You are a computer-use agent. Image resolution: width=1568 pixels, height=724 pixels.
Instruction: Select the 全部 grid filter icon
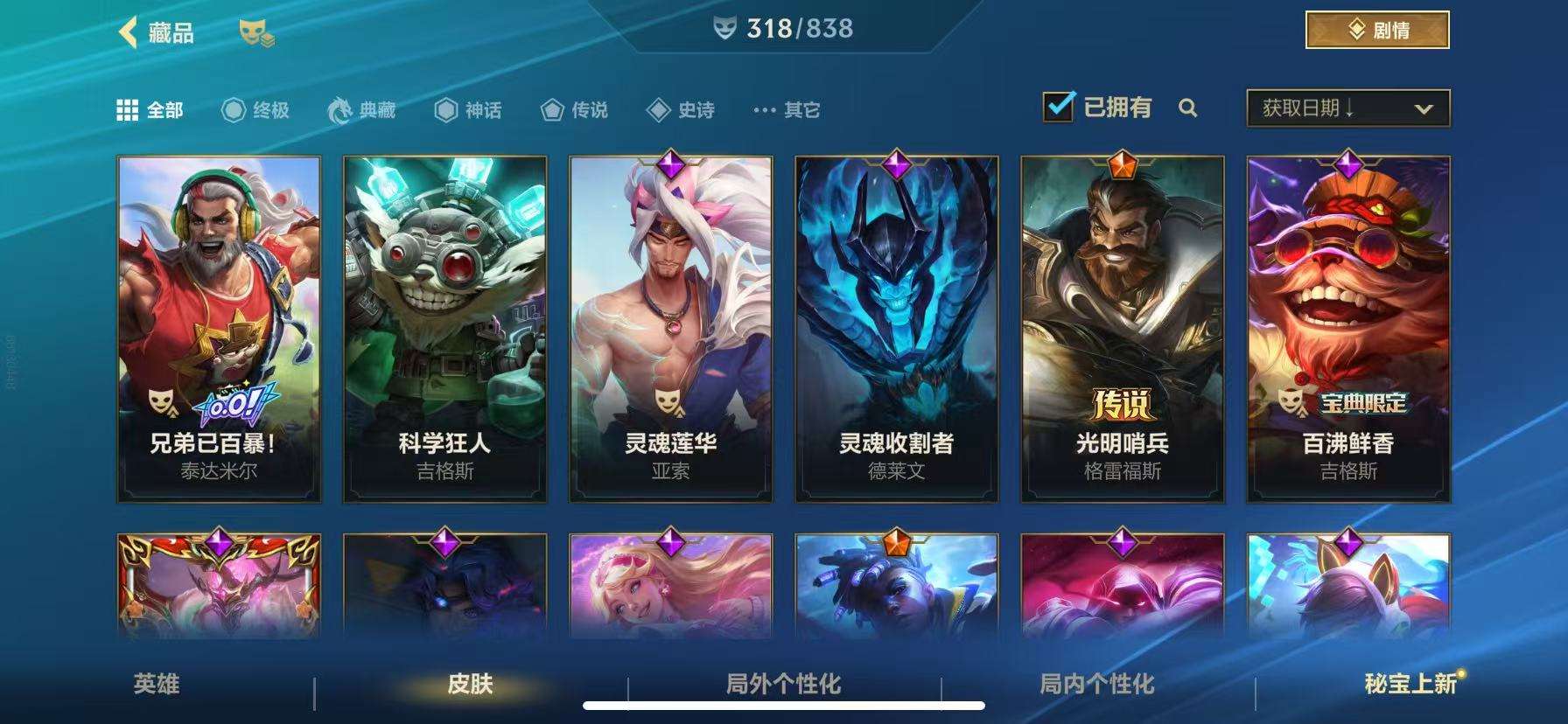click(129, 110)
